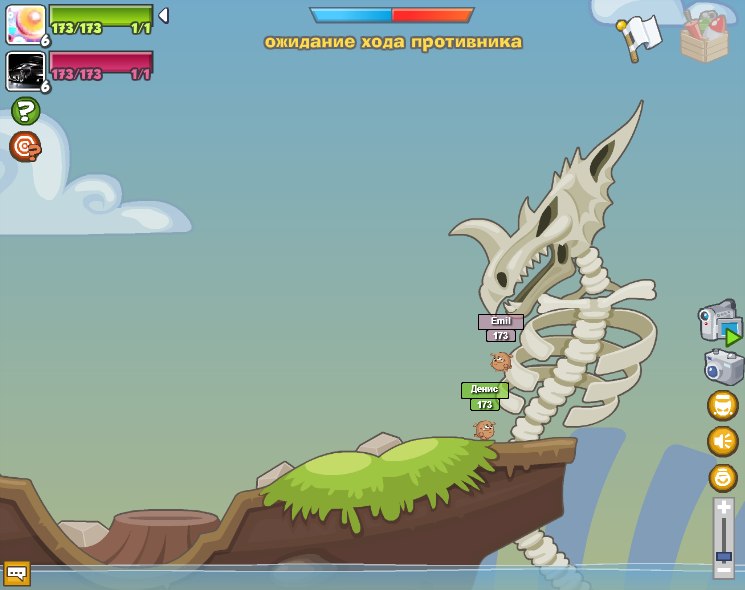
Task: Click the white arrow beside the green bar
Action: tap(163, 16)
